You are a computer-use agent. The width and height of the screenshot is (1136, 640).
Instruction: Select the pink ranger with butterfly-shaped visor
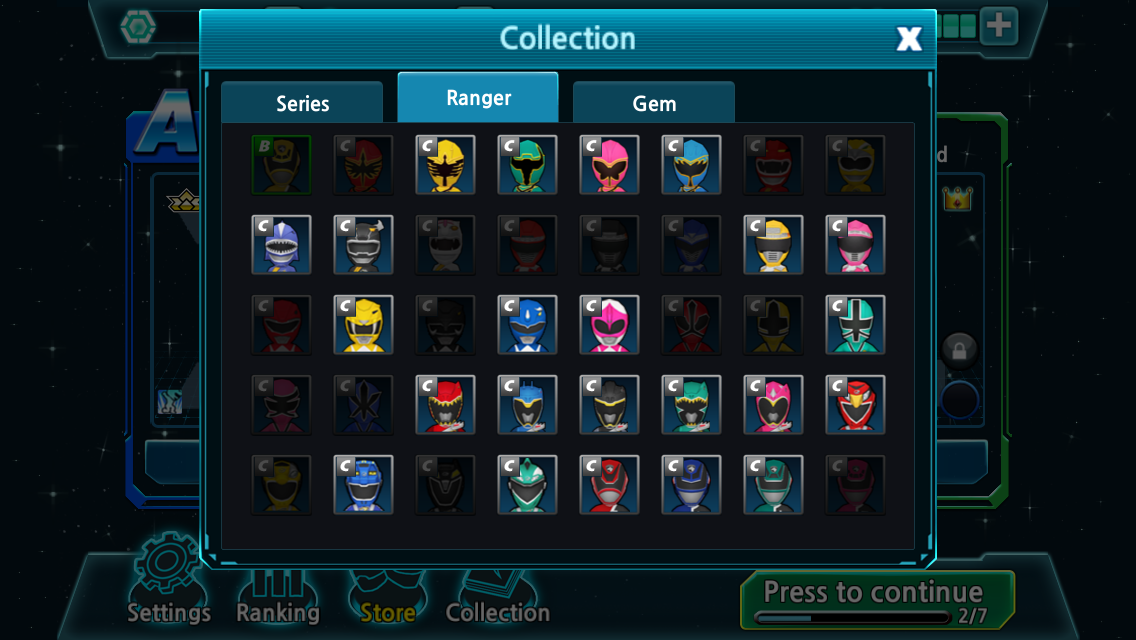[609, 165]
